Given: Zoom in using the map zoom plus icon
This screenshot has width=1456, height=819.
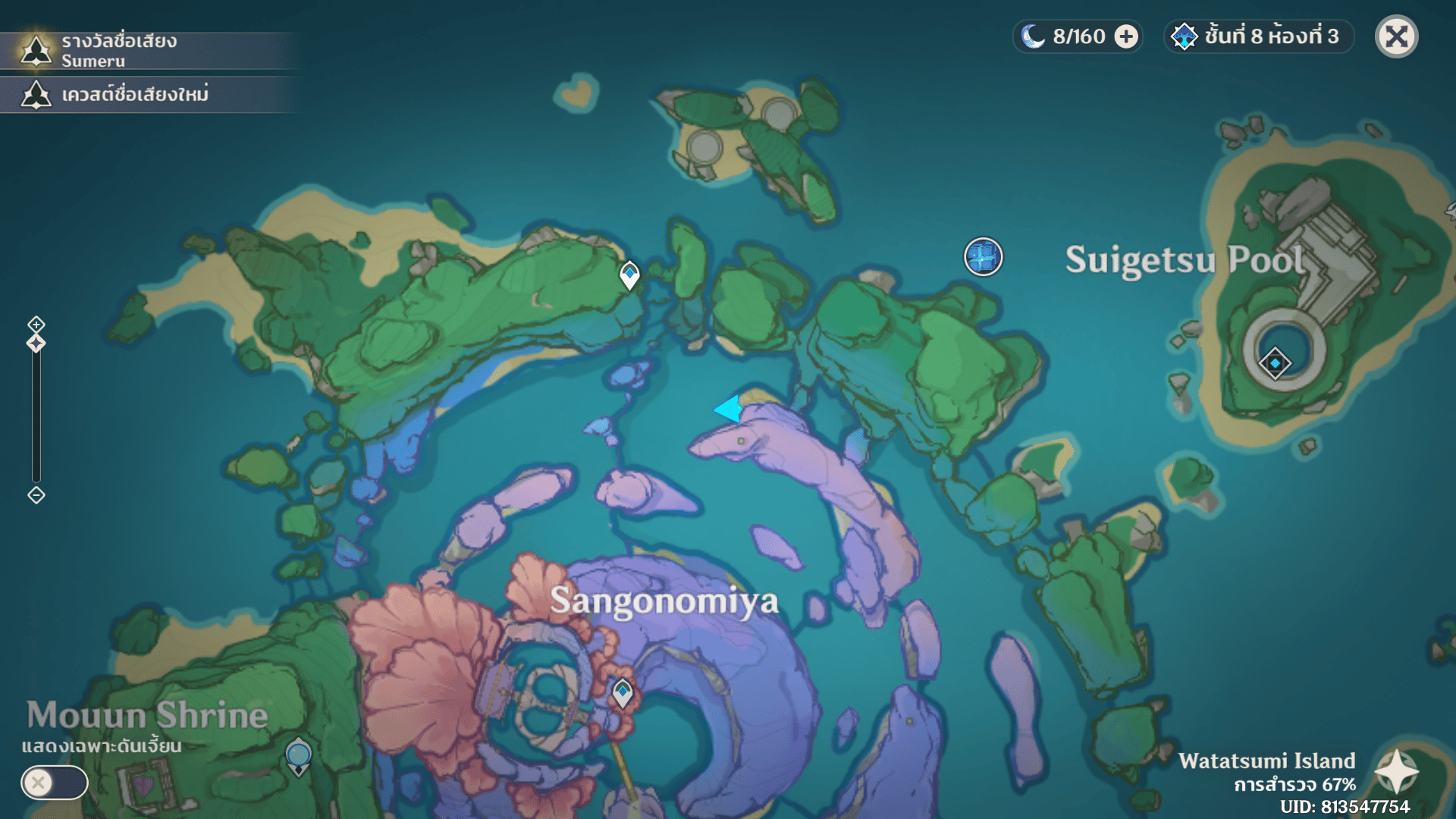Looking at the screenshot, I should (x=36, y=325).
